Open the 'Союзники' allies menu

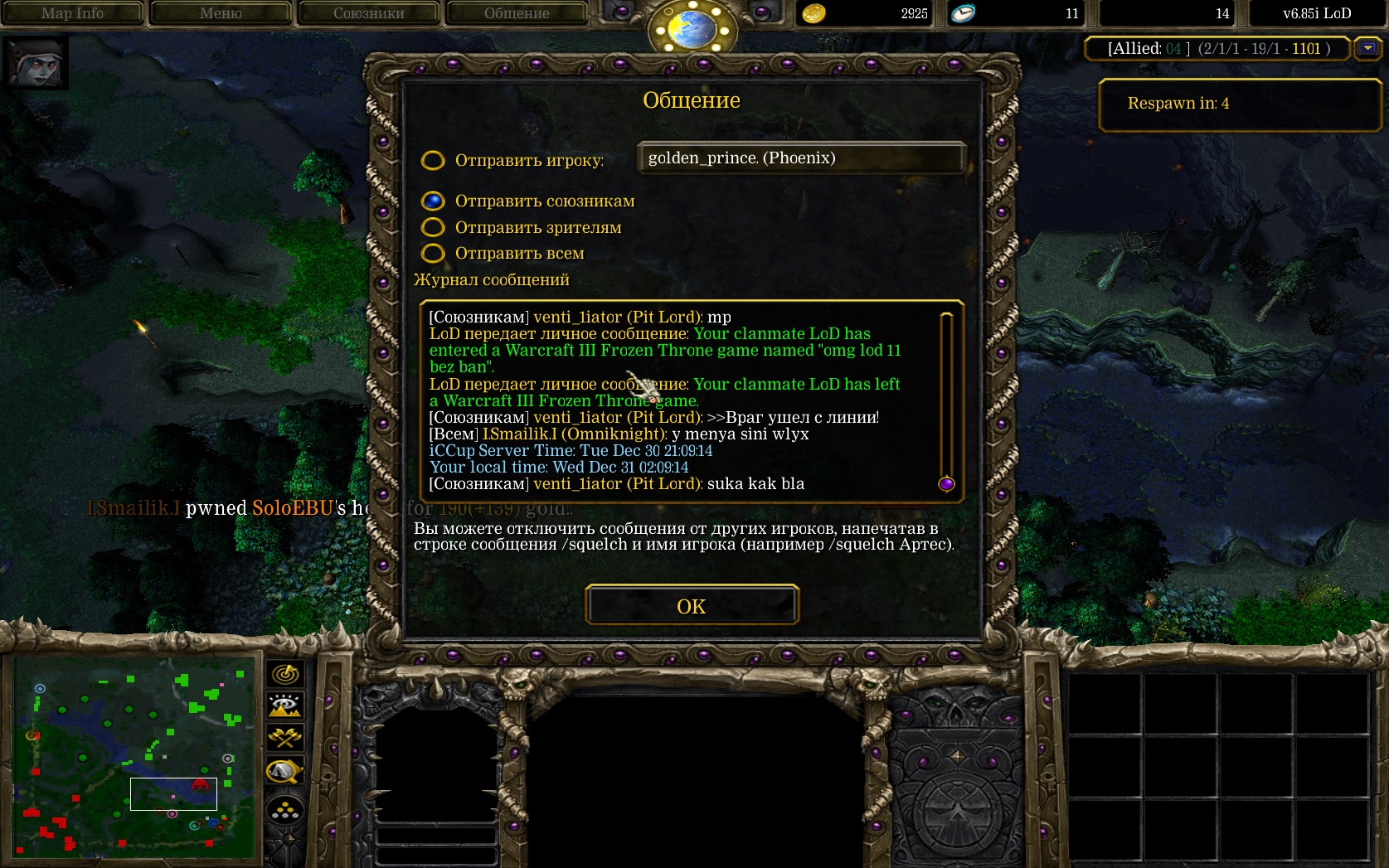368,13
